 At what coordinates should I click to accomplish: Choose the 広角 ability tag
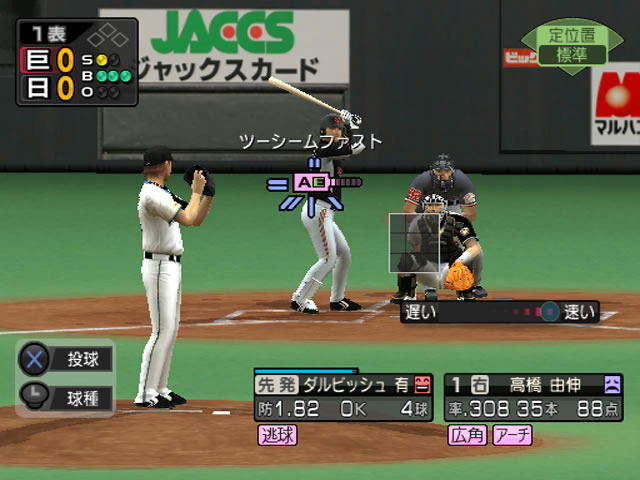click(x=465, y=434)
